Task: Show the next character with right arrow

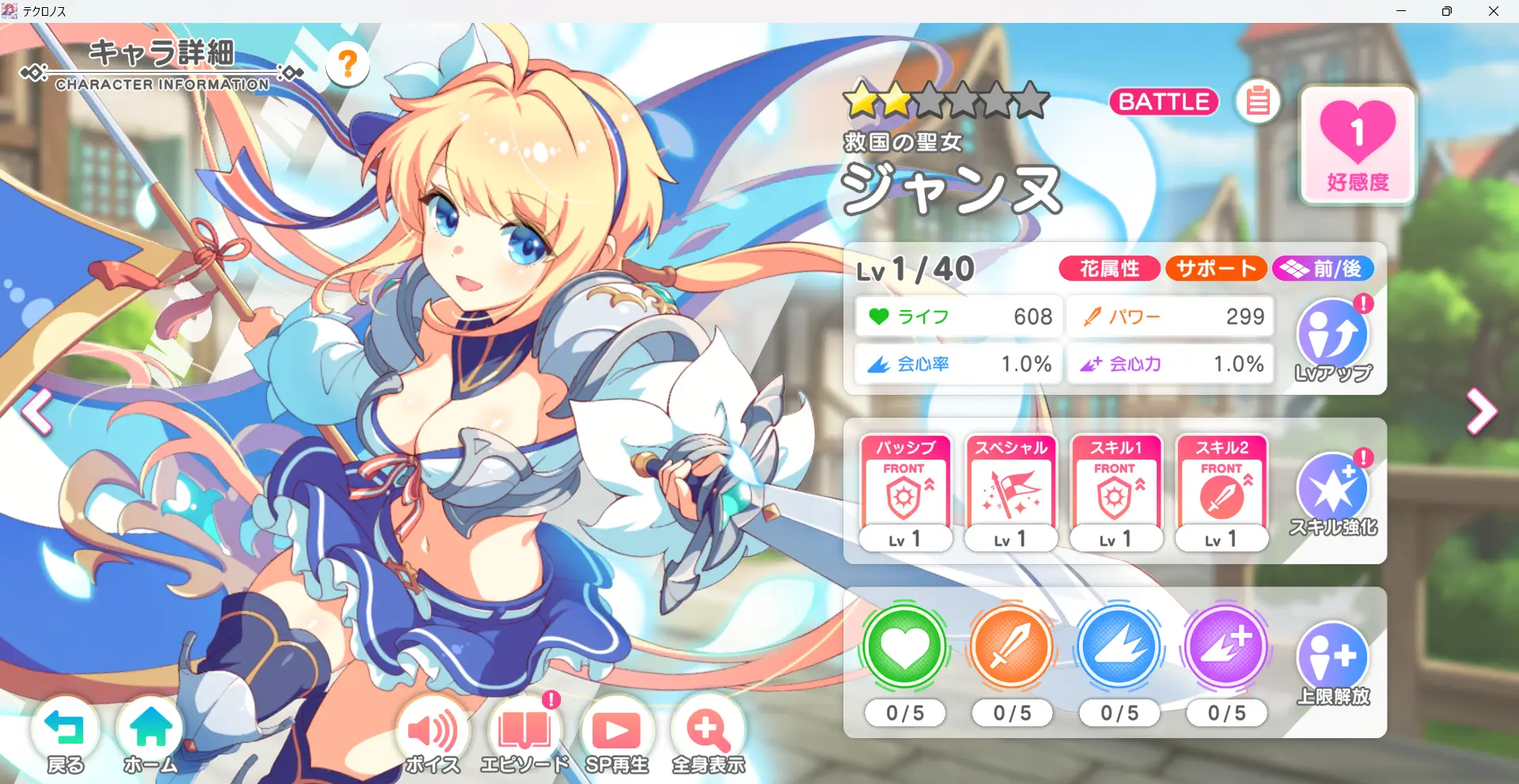Action: click(1481, 411)
